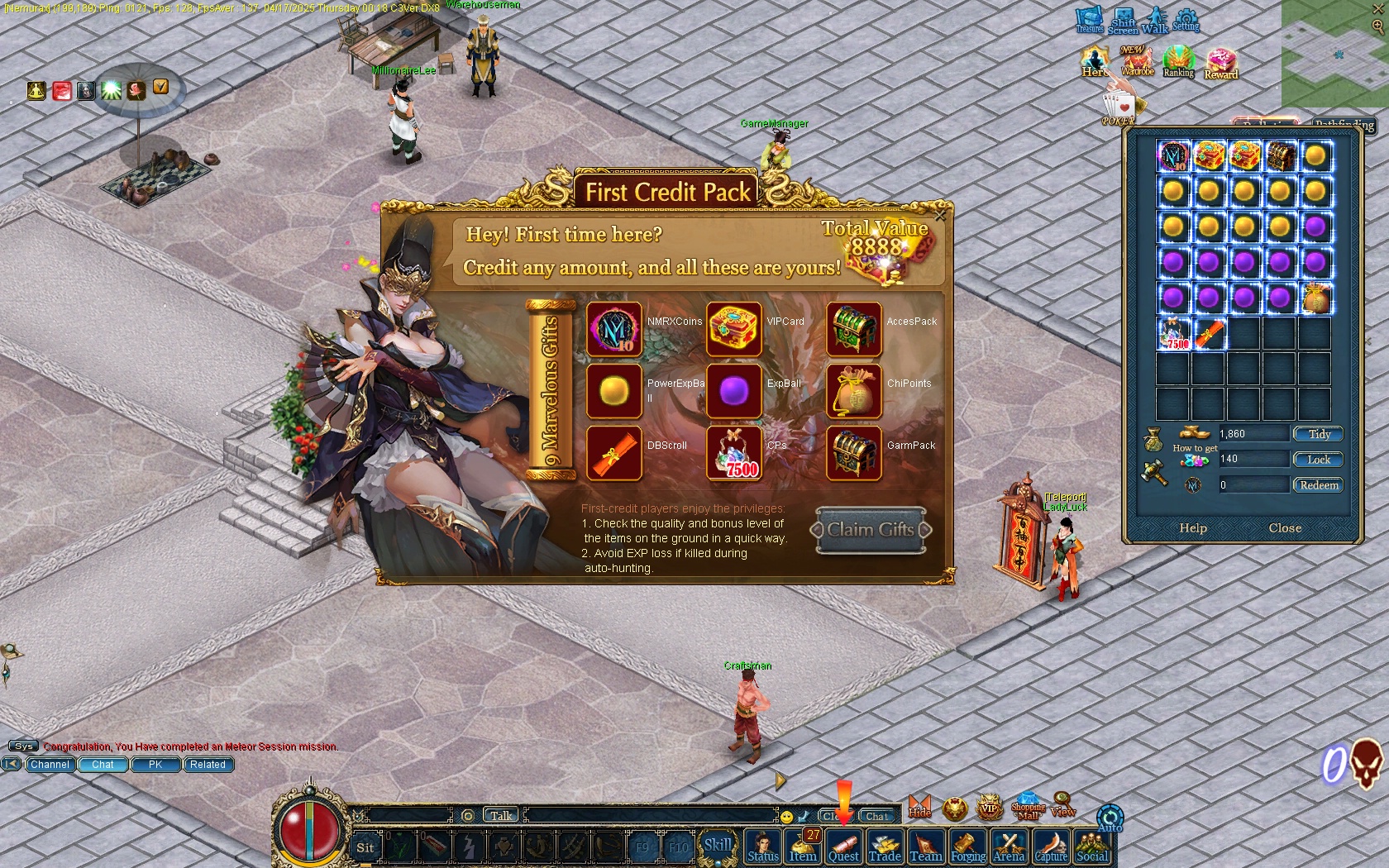
Task: Close the First Credit Pack window
Action: coord(940,216)
